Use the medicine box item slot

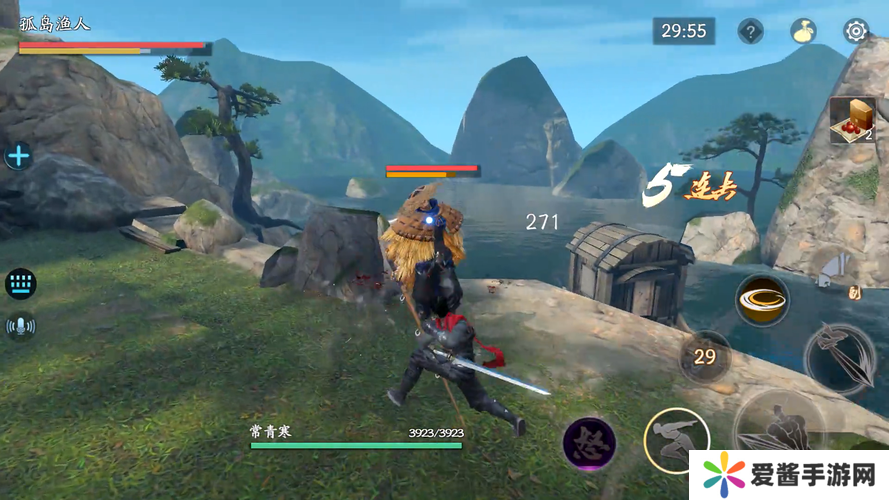[852, 120]
